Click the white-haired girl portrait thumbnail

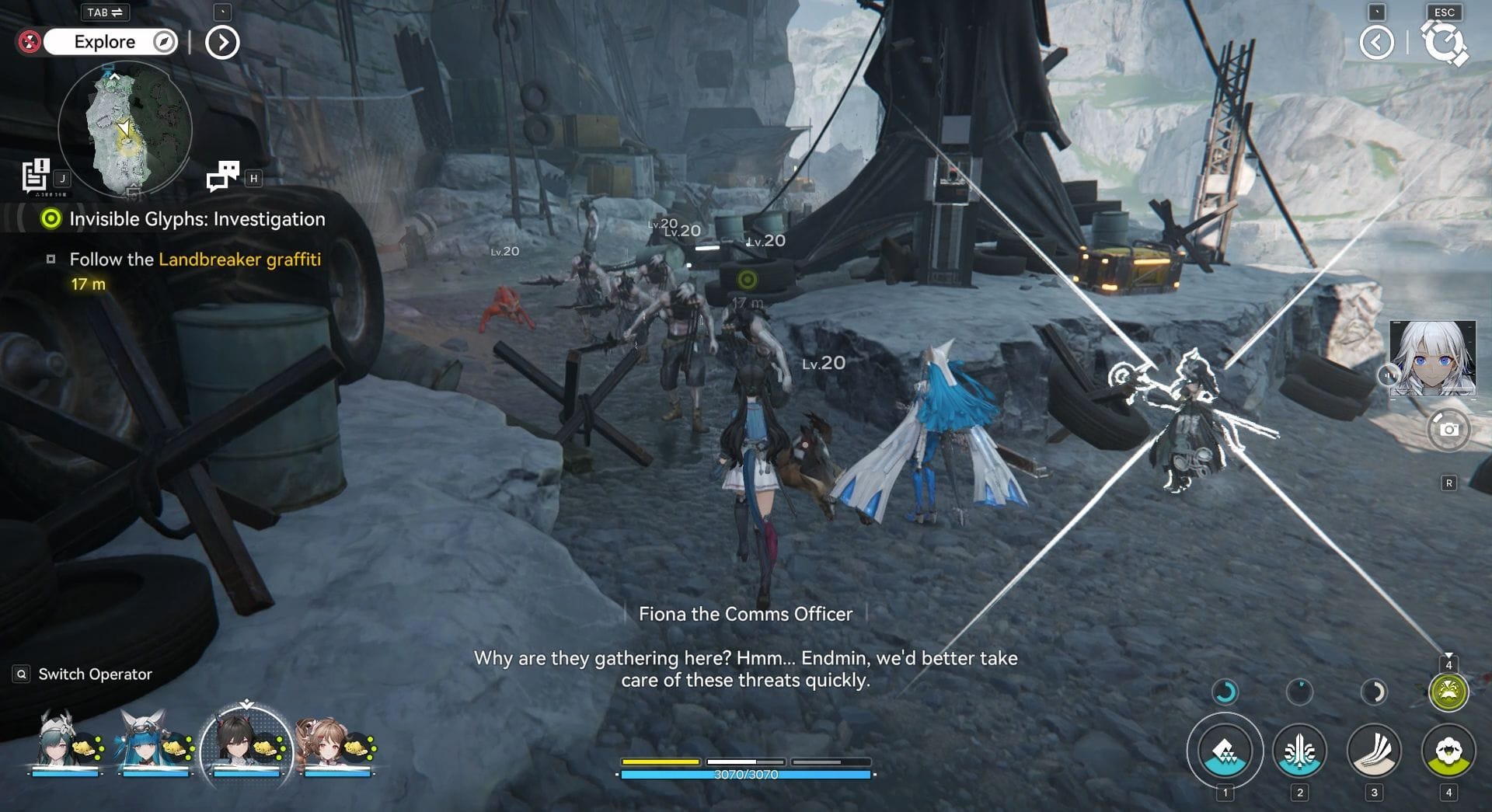click(x=1432, y=358)
